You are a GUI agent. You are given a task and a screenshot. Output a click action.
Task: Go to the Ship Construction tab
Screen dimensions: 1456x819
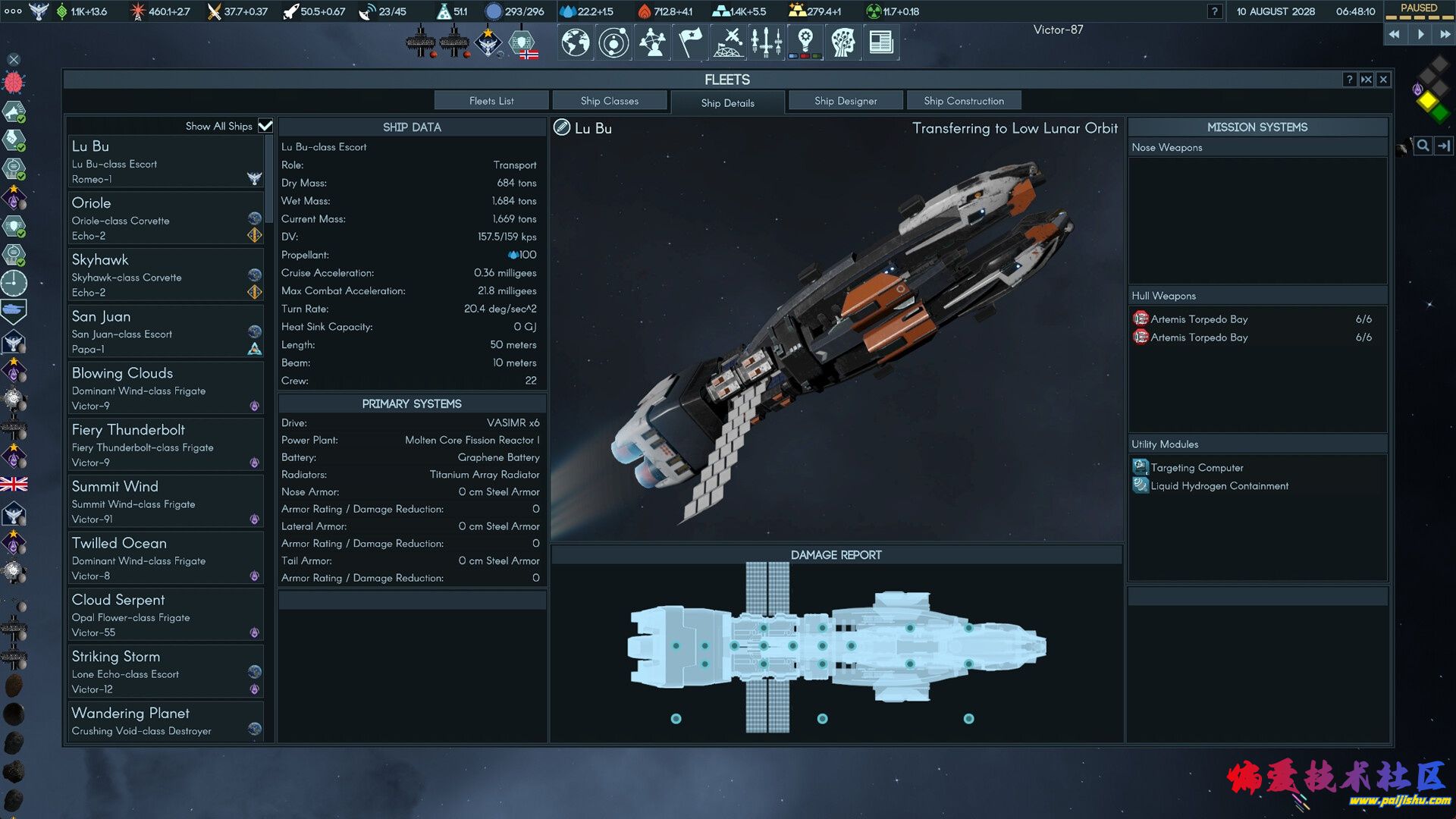pyautogui.click(x=963, y=101)
